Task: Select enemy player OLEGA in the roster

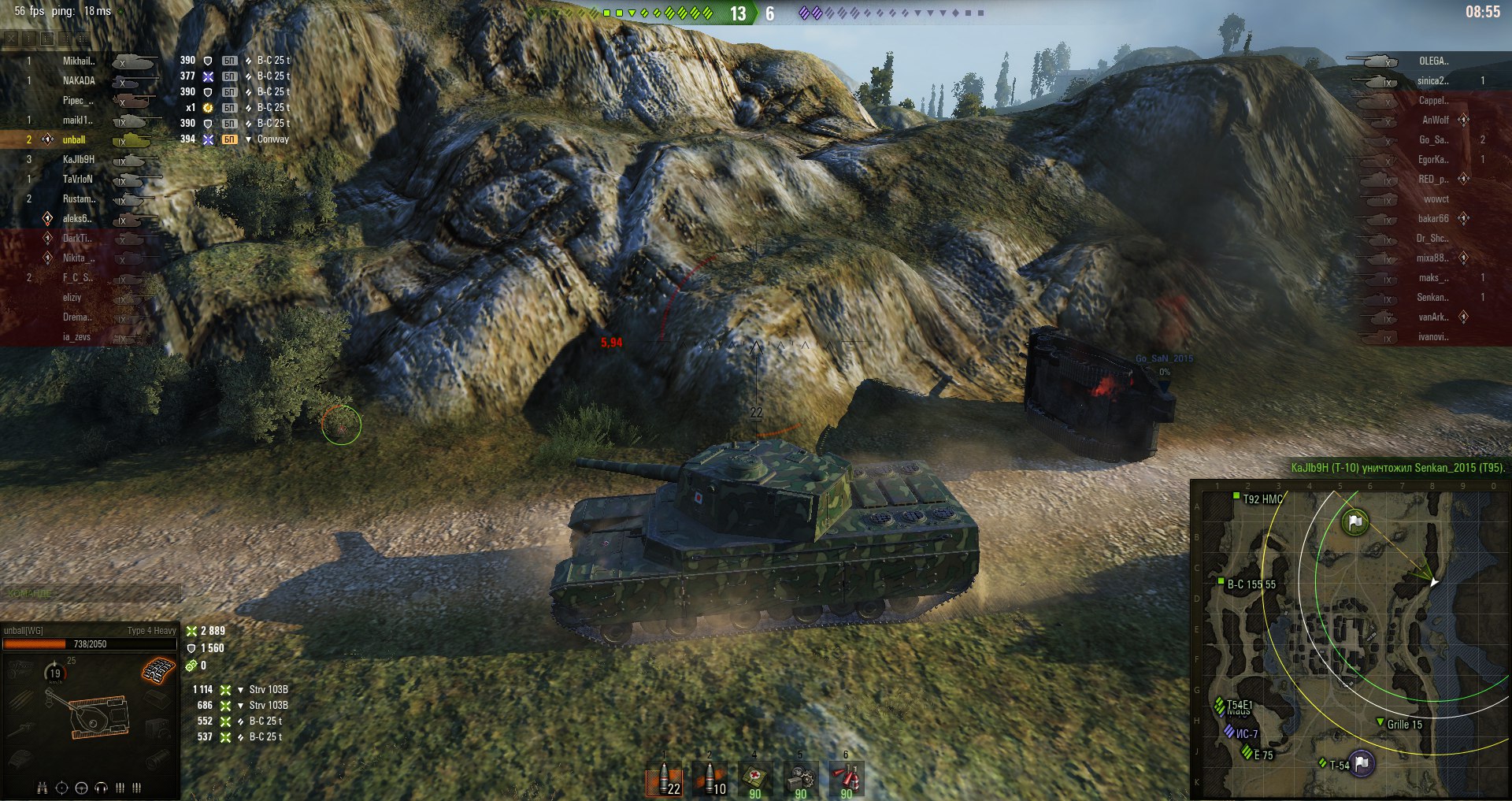Action: click(1433, 61)
